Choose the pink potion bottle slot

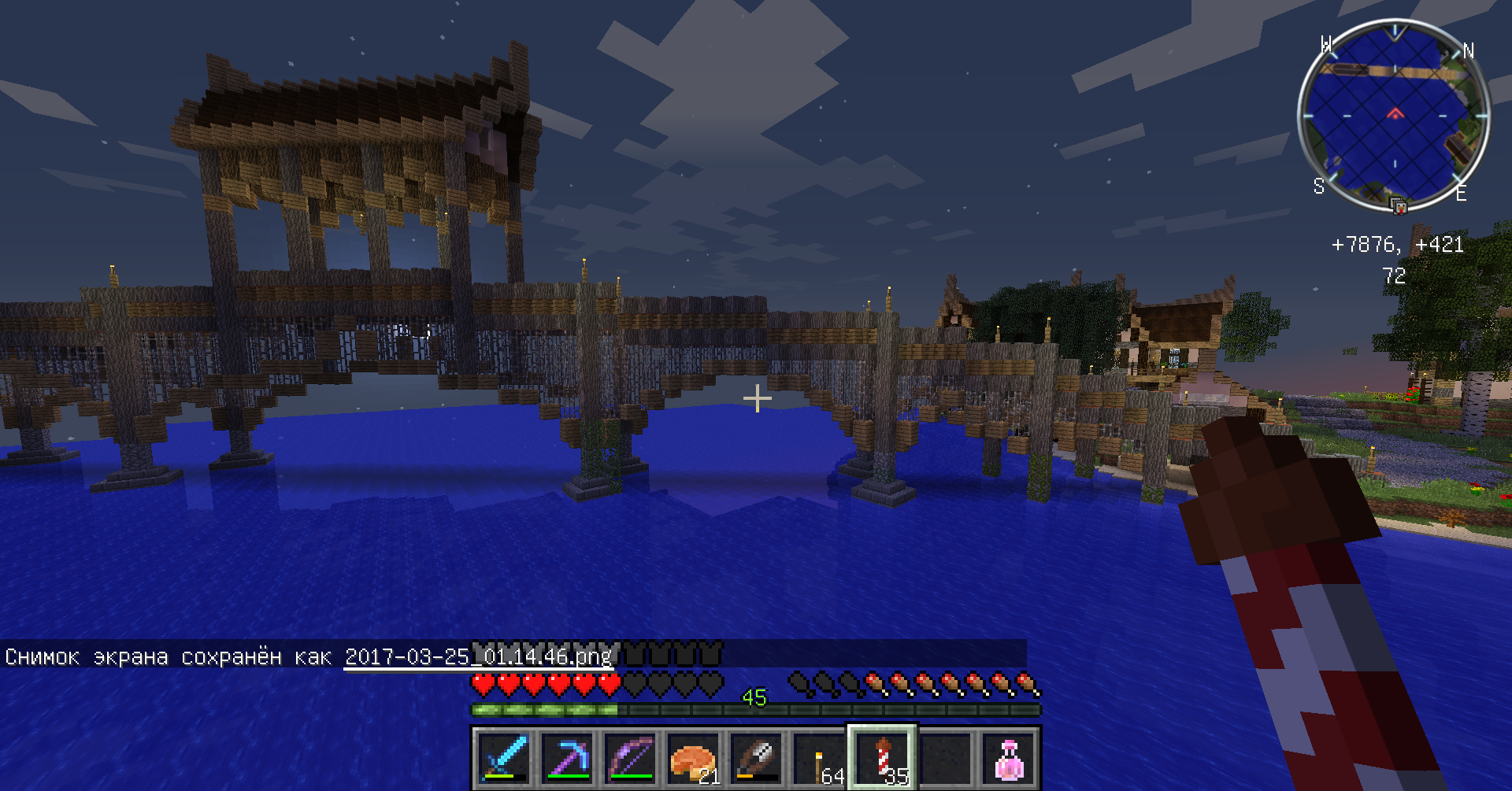(x=1008, y=757)
